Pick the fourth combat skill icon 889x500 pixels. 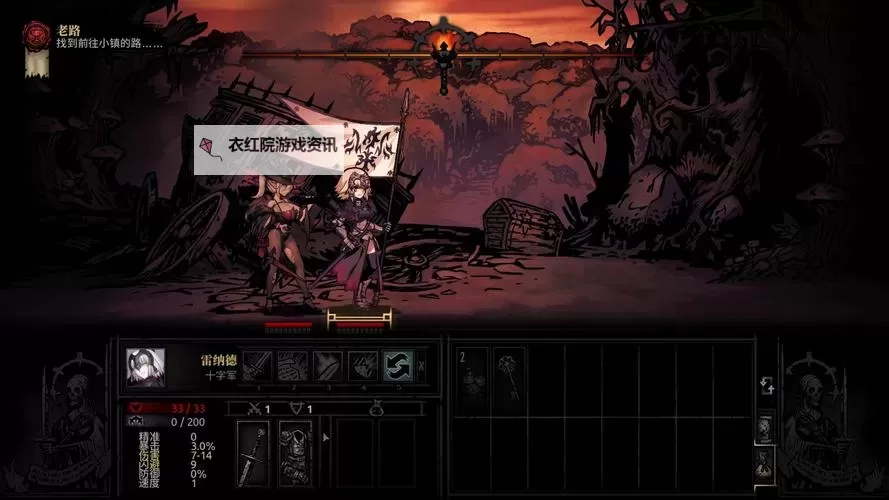pyautogui.click(x=362, y=366)
